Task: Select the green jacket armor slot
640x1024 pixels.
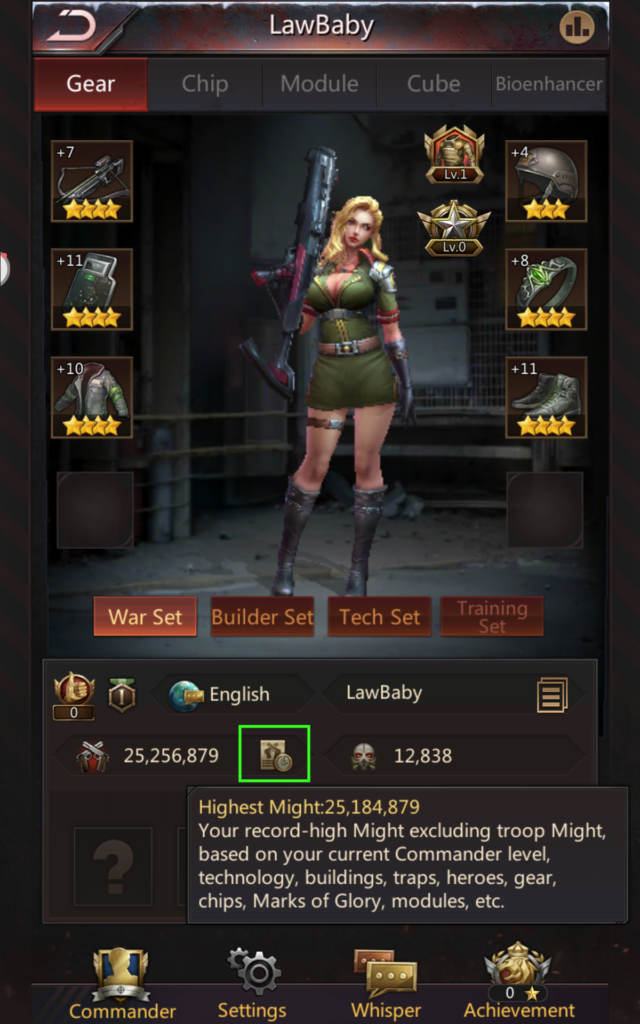Action: pyautogui.click(x=92, y=397)
